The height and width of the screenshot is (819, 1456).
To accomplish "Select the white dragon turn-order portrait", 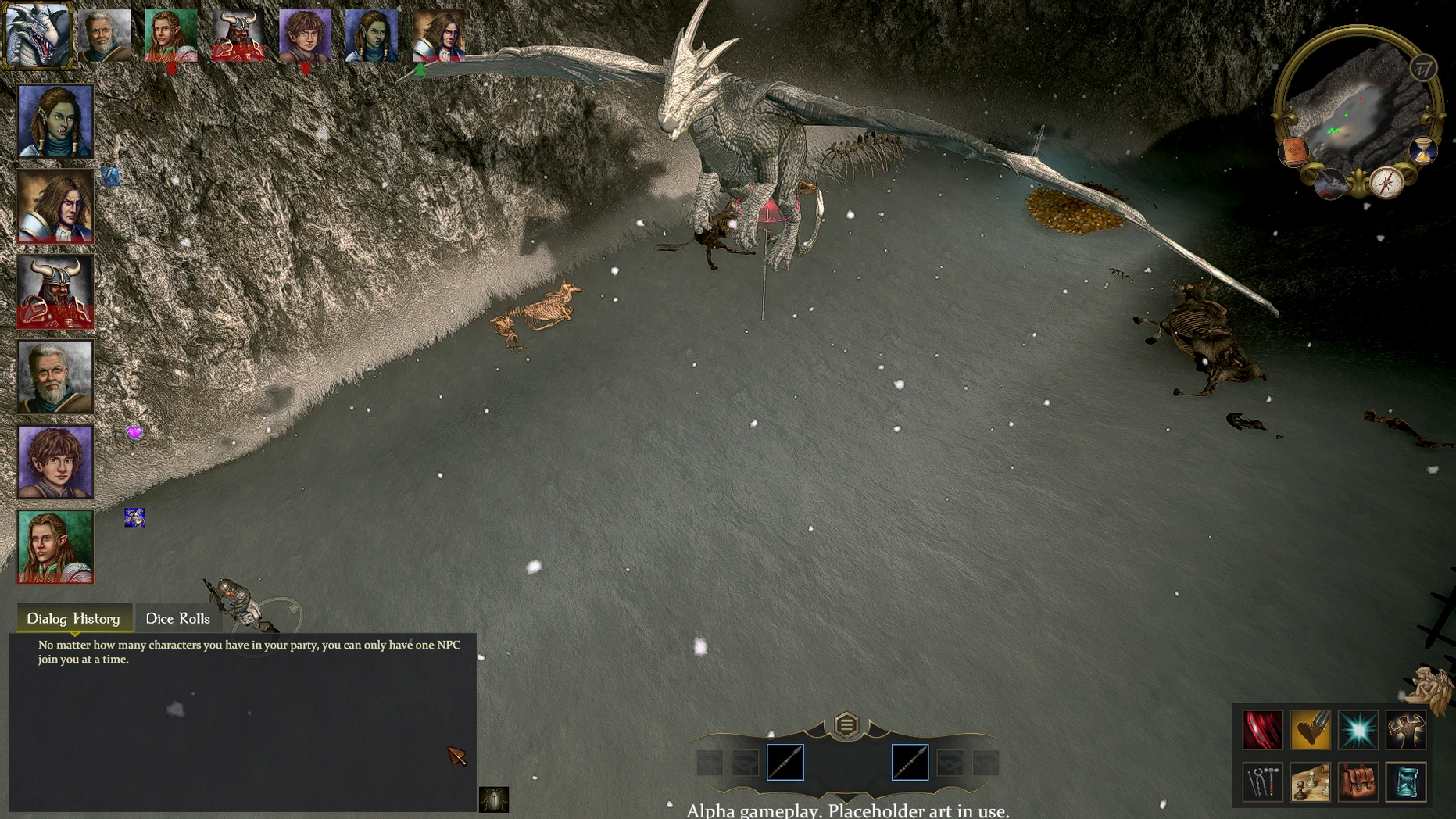I will pos(38,35).
